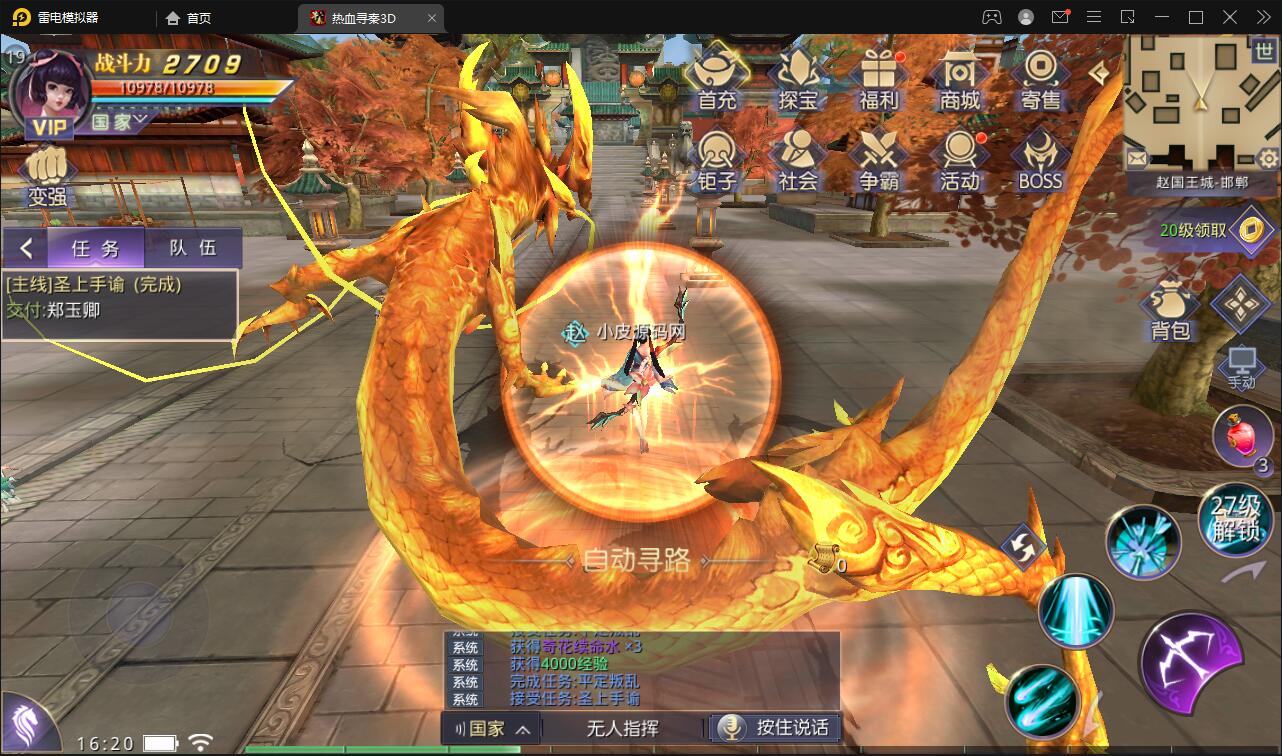
Task: Open the 社会 social menu
Action: tap(798, 160)
